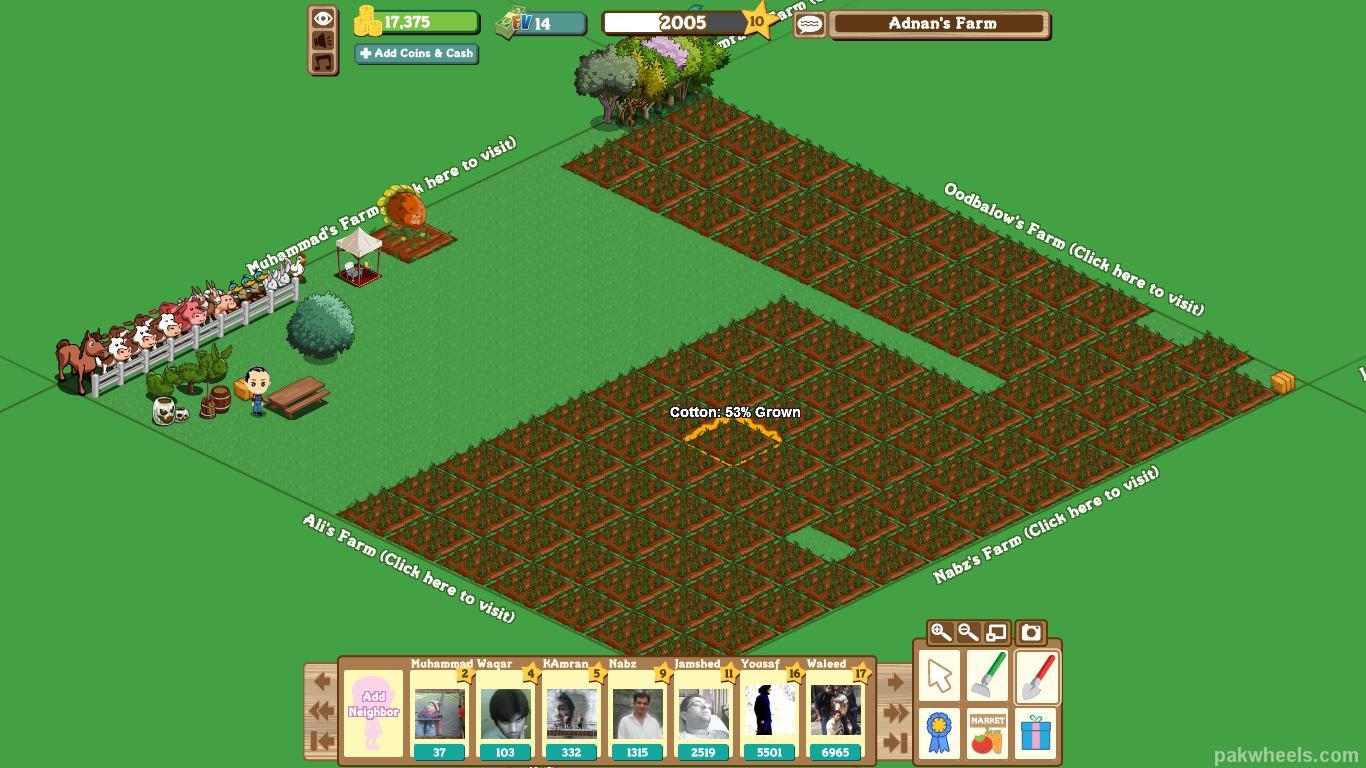The image size is (1366, 768).
Task: Click the Add Coins & Cash button
Action: click(x=416, y=54)
